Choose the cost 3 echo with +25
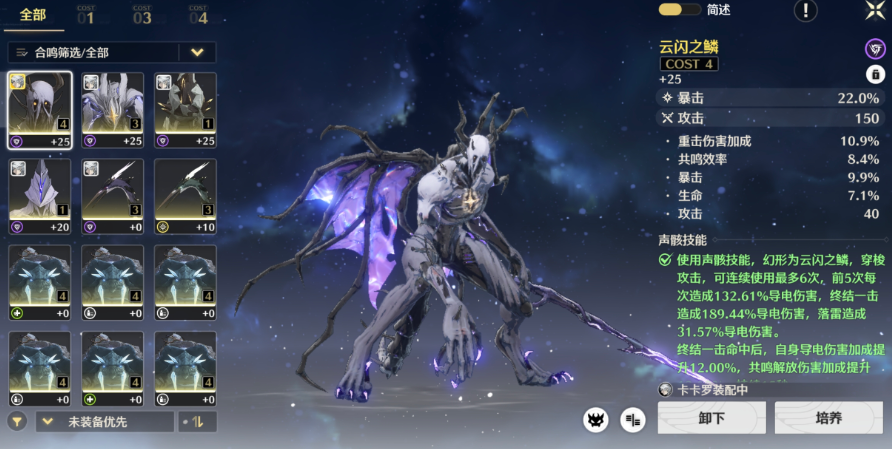892x449 pixels. [113, 109]
